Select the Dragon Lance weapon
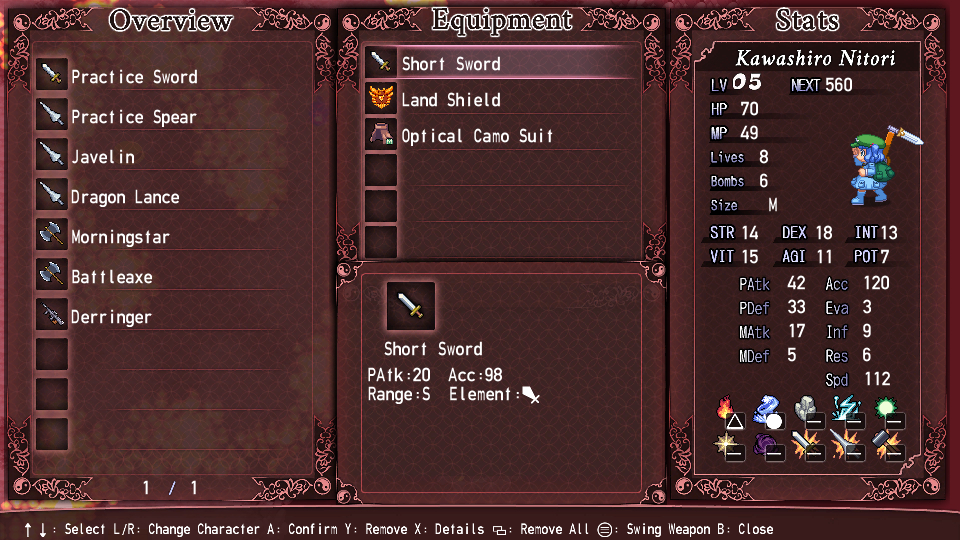960x540 pixels. [125, 197]
